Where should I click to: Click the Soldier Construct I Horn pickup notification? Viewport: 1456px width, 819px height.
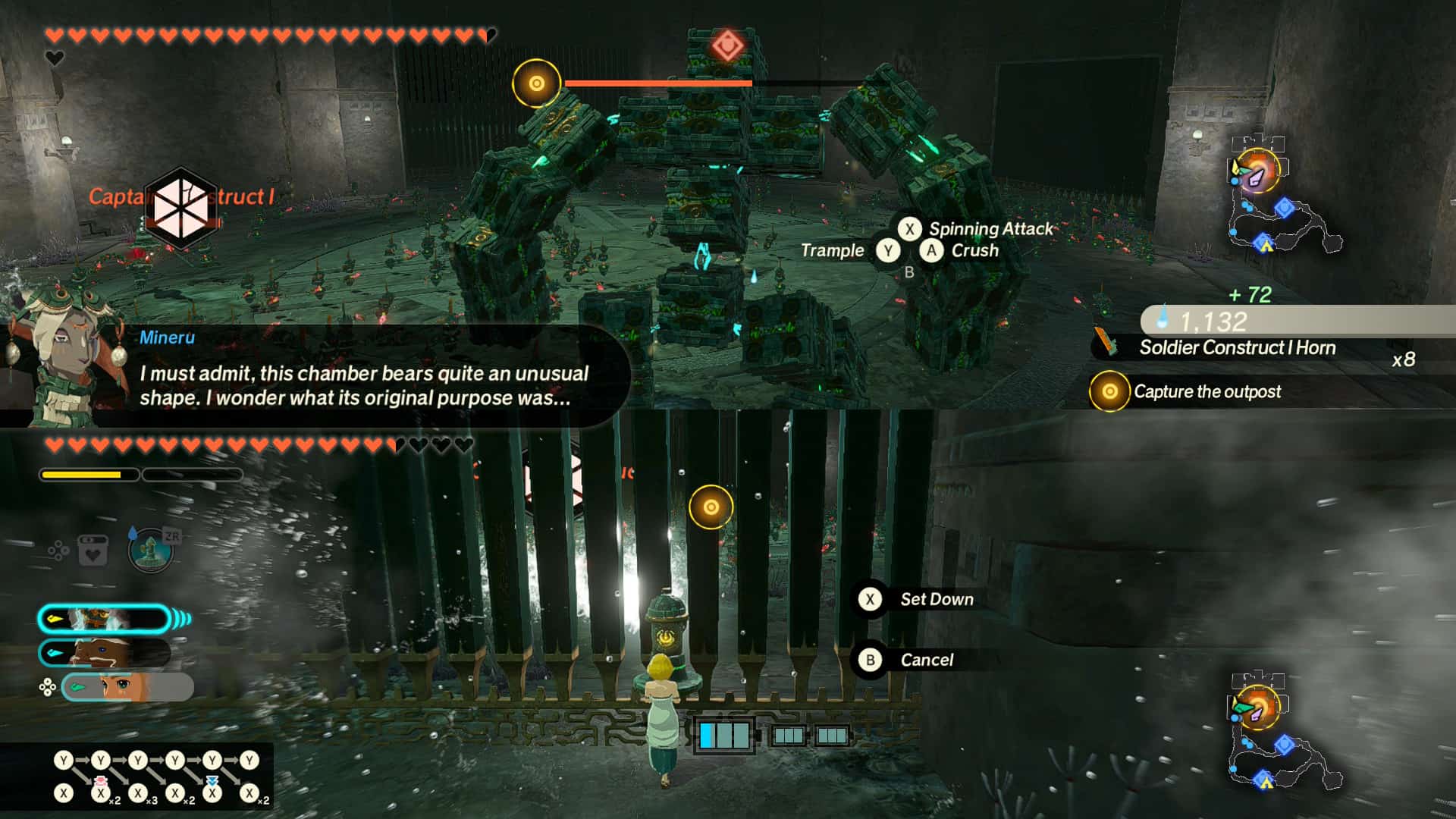pyautogui.click(x=1236, y=347)
